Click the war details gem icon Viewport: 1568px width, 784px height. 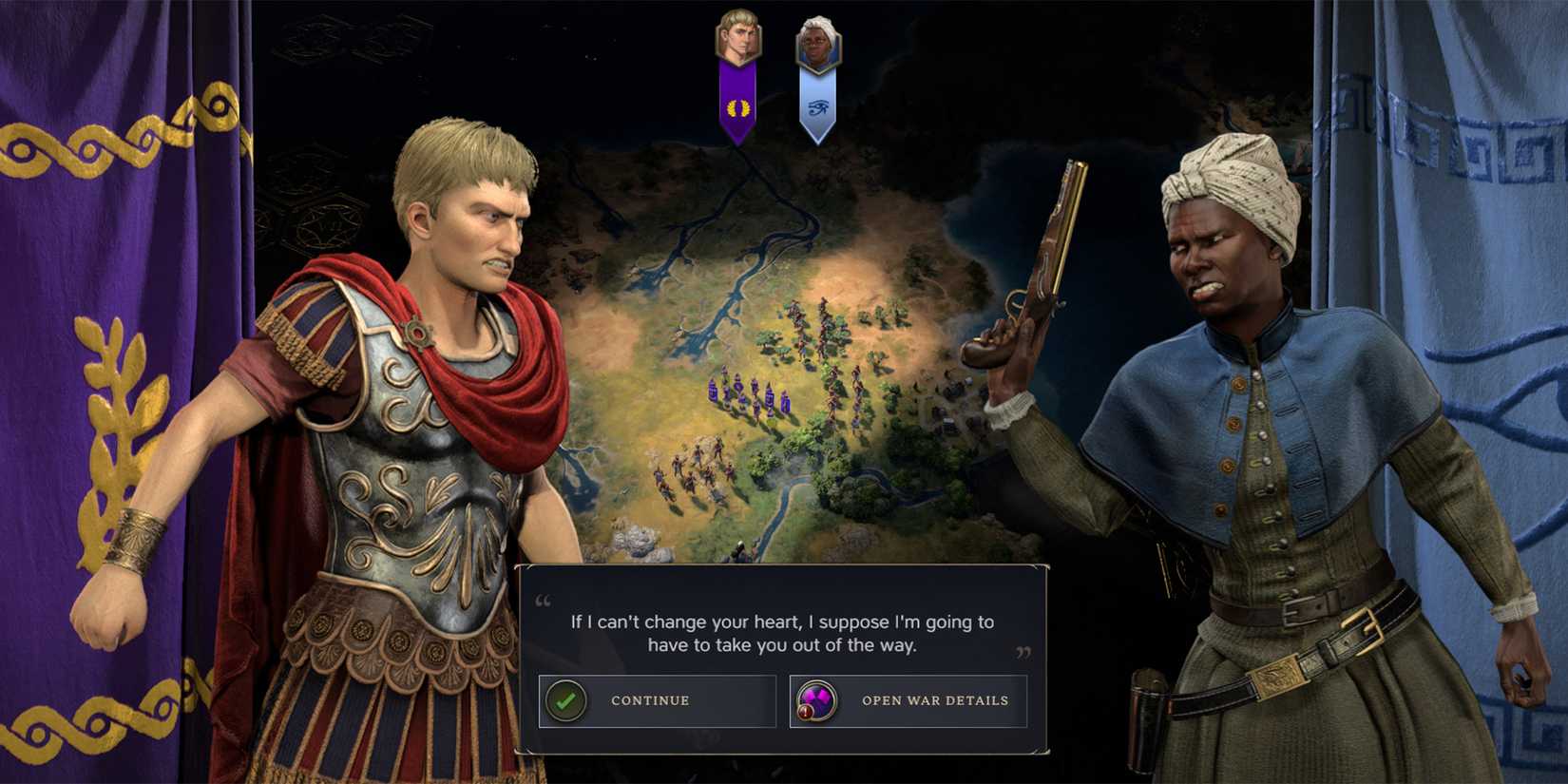tap(816, 699)
